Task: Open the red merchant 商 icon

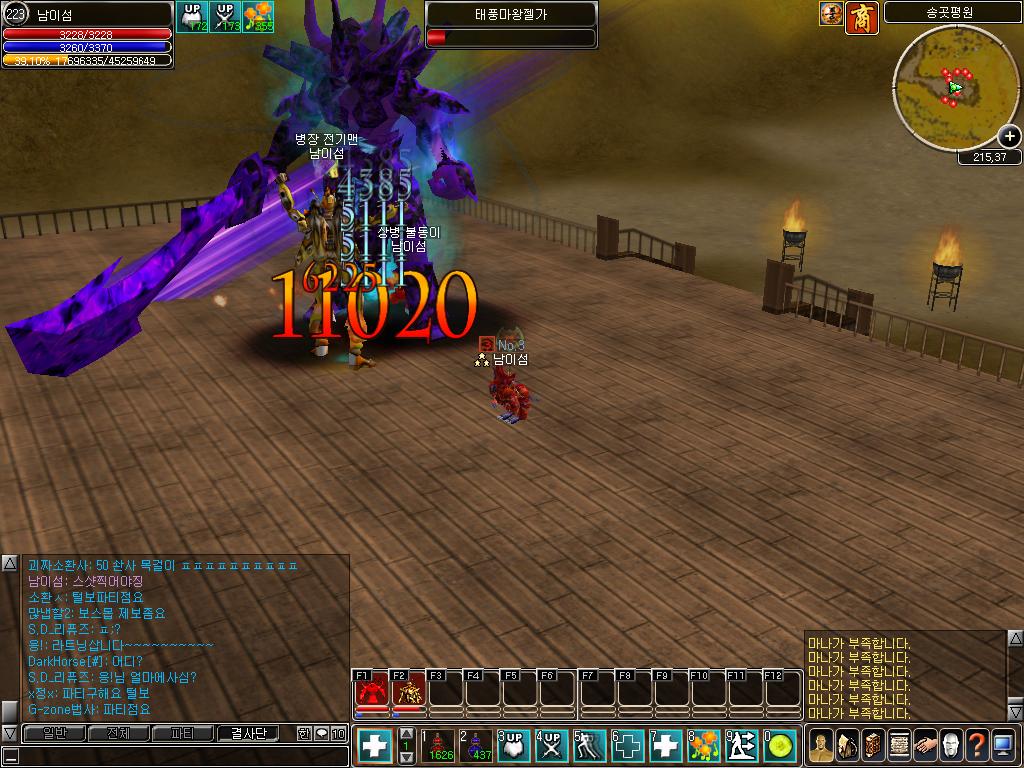Action: (x=861, y=17)
